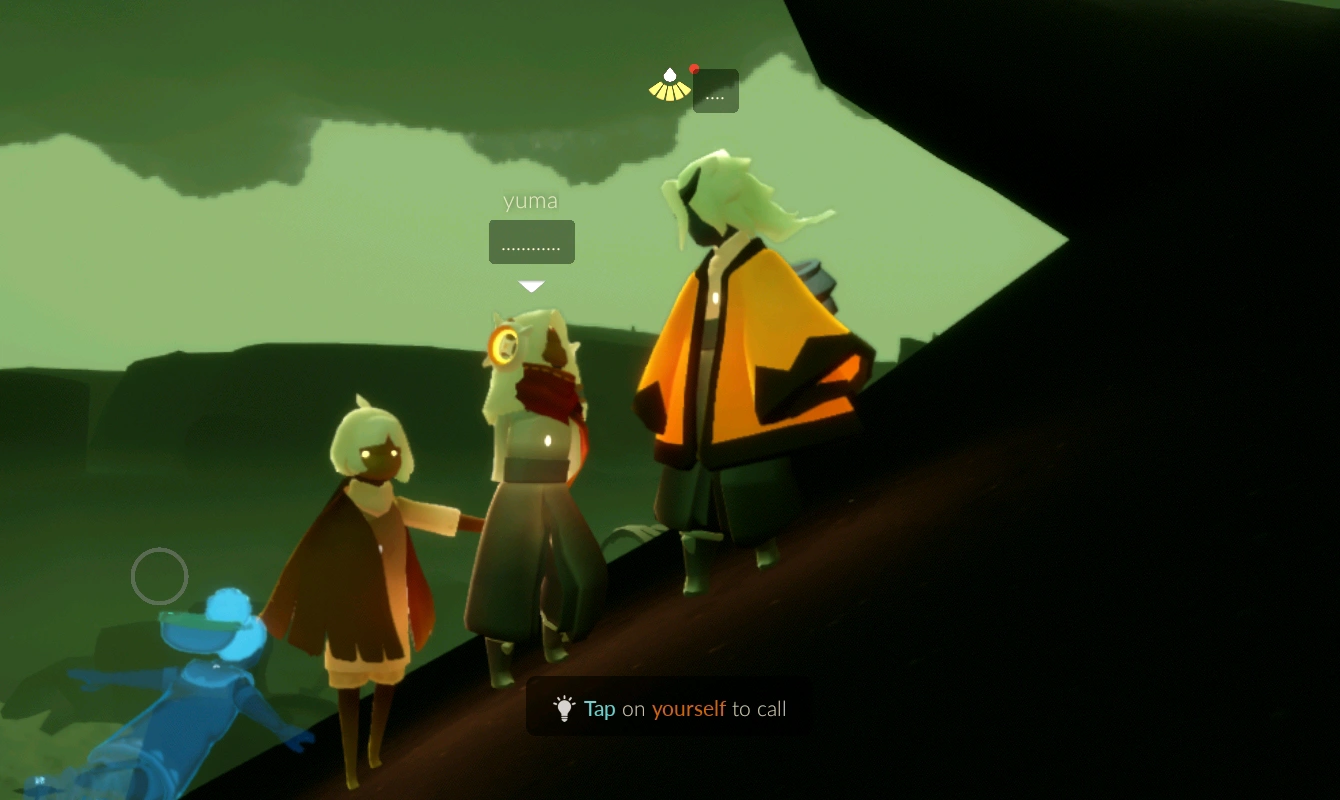1340x800 pixels.
Task: Tap the circular virtual joystick ring
Action: click(160, 576)
